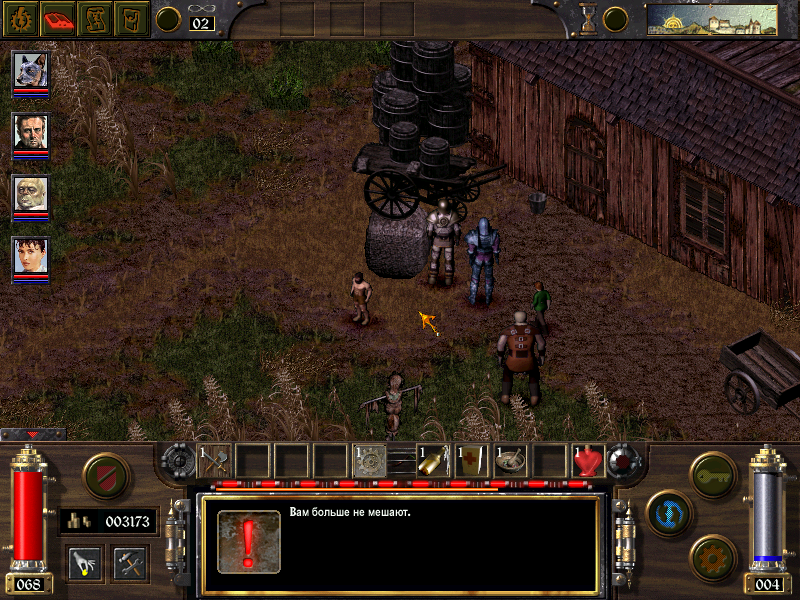
Task: Click the scroll-shaped button in the top bar
Action: pyautogui.click(x=94, y=18)
